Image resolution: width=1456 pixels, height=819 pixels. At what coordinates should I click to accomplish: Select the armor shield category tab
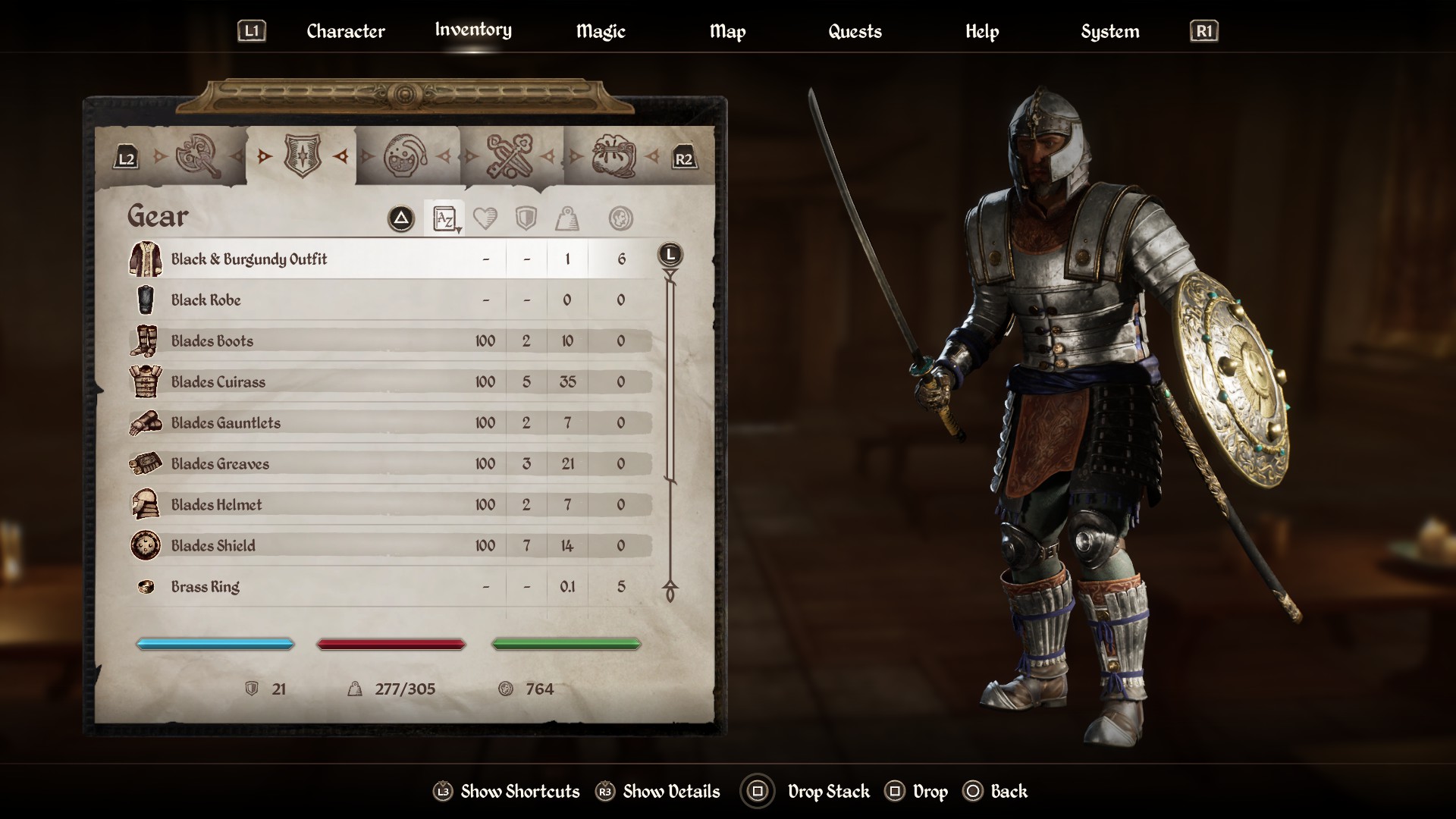[302, 156]
